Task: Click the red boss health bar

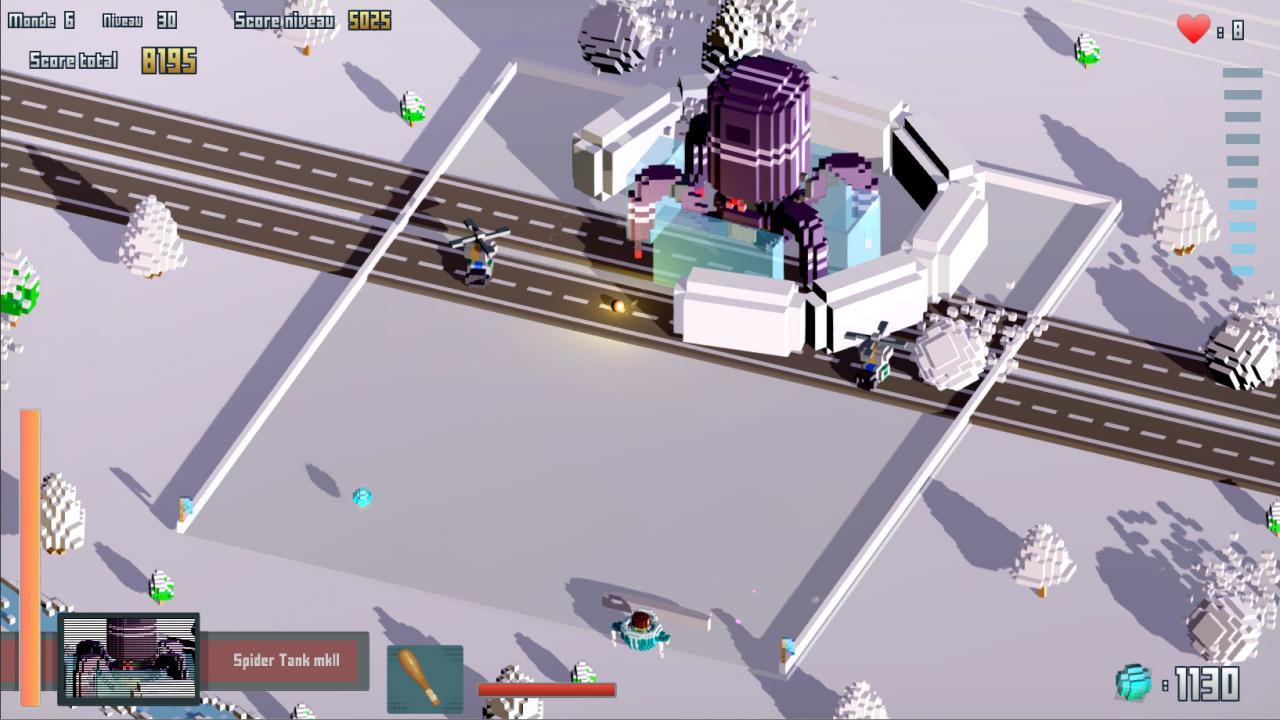Action: (545, 688)
